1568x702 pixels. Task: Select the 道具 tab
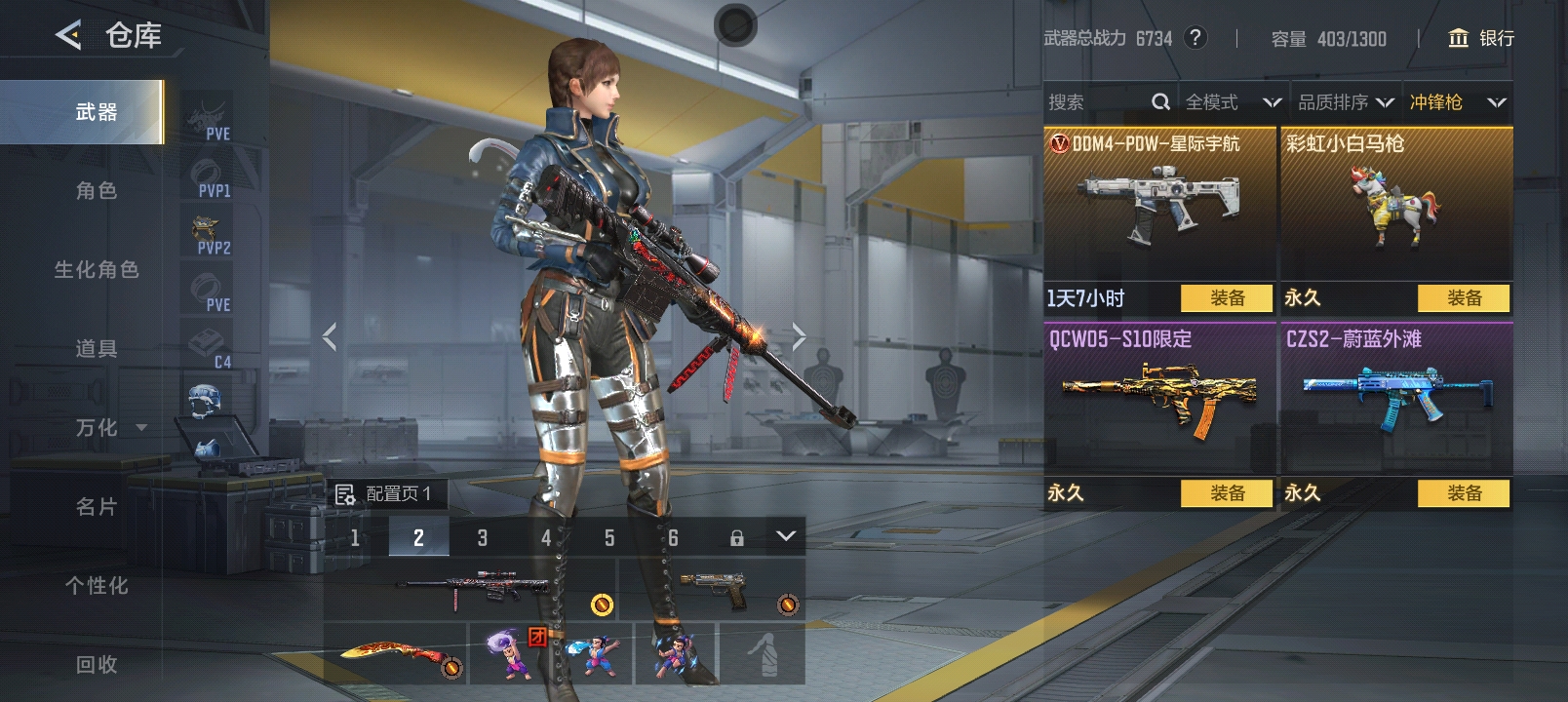pos(97,349)
